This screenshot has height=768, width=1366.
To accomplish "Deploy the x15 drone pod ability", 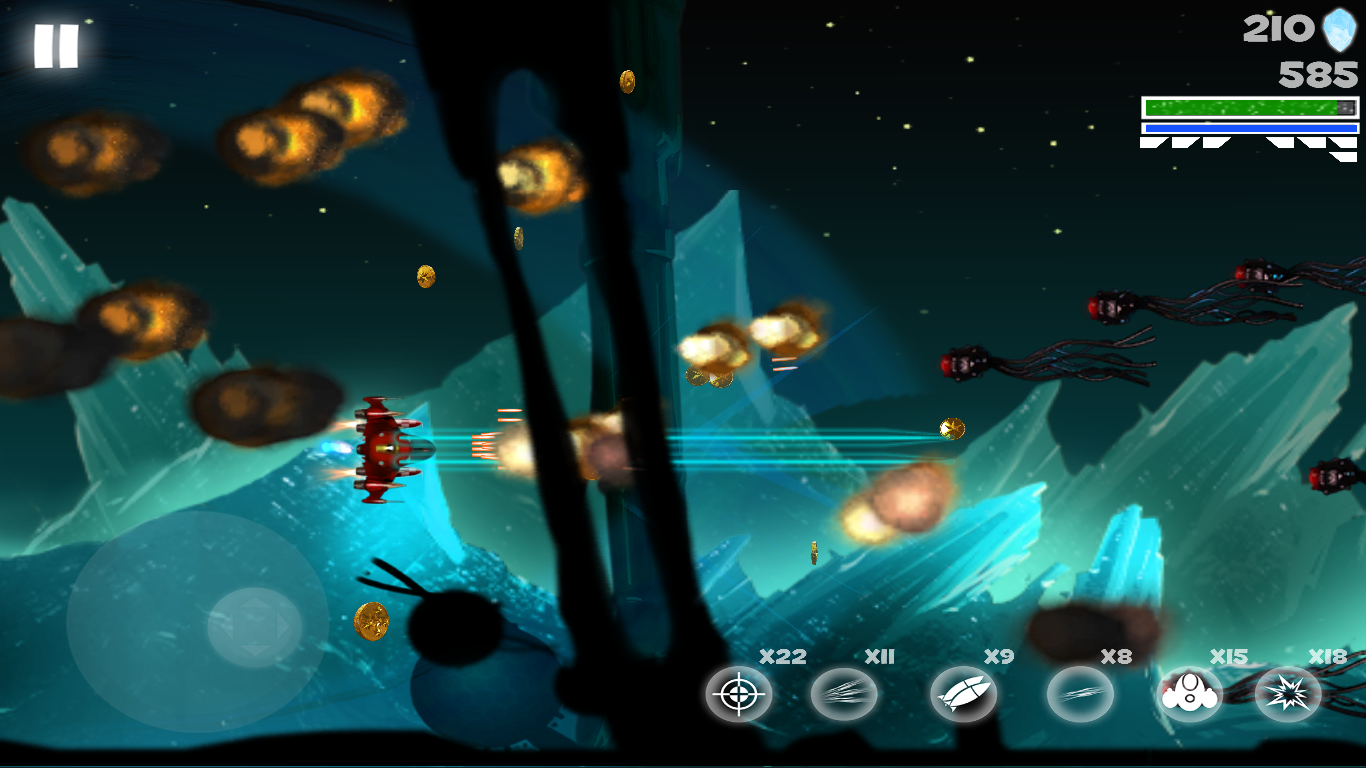I will [x=1189, y=694].
